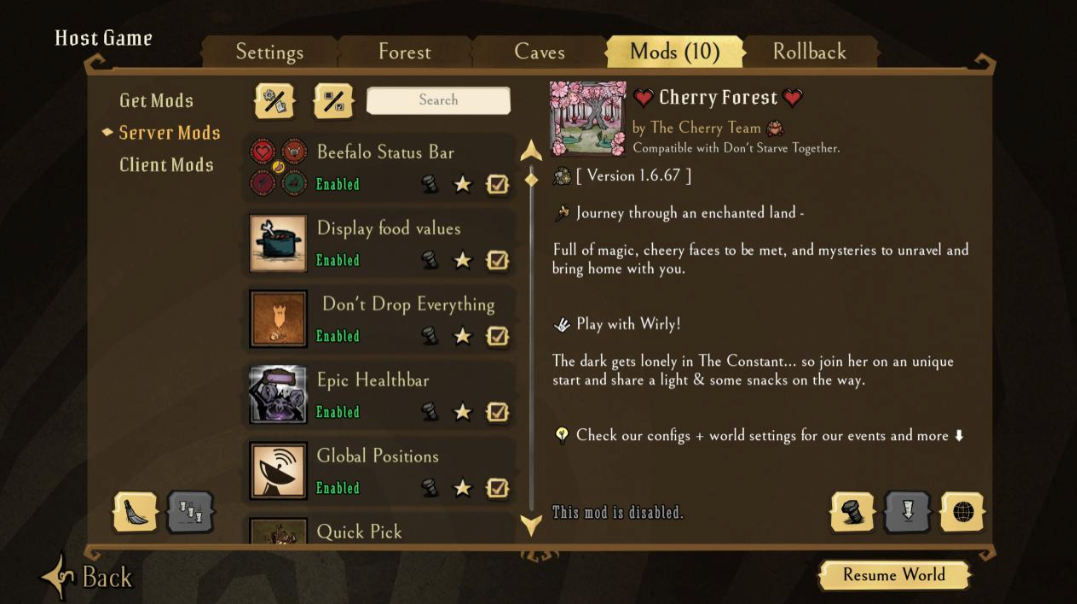
Task: Click the mod Search field
Action: [x=438, y=100]
